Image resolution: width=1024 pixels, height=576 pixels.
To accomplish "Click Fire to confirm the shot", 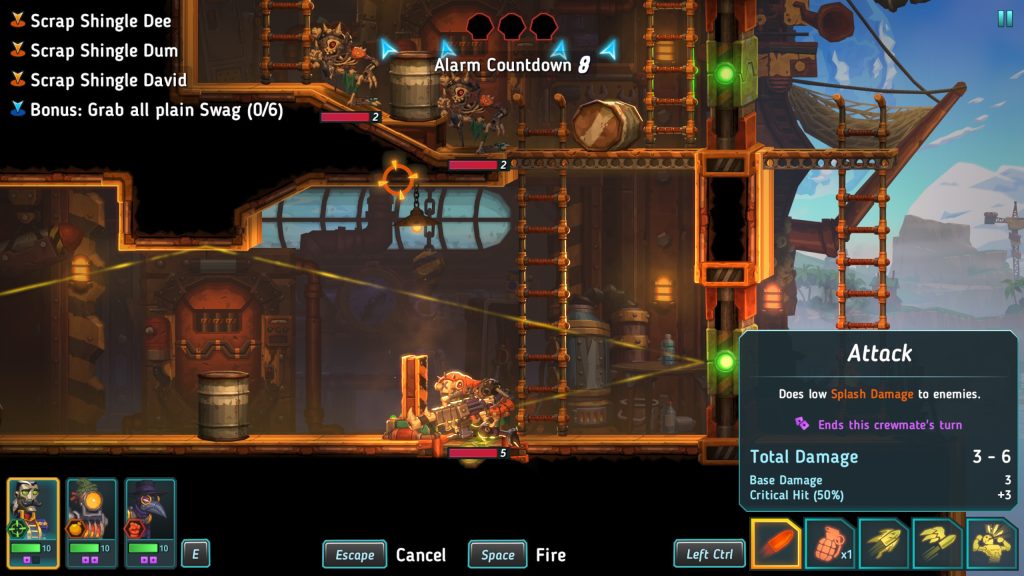I will click(x=550, y=555).
